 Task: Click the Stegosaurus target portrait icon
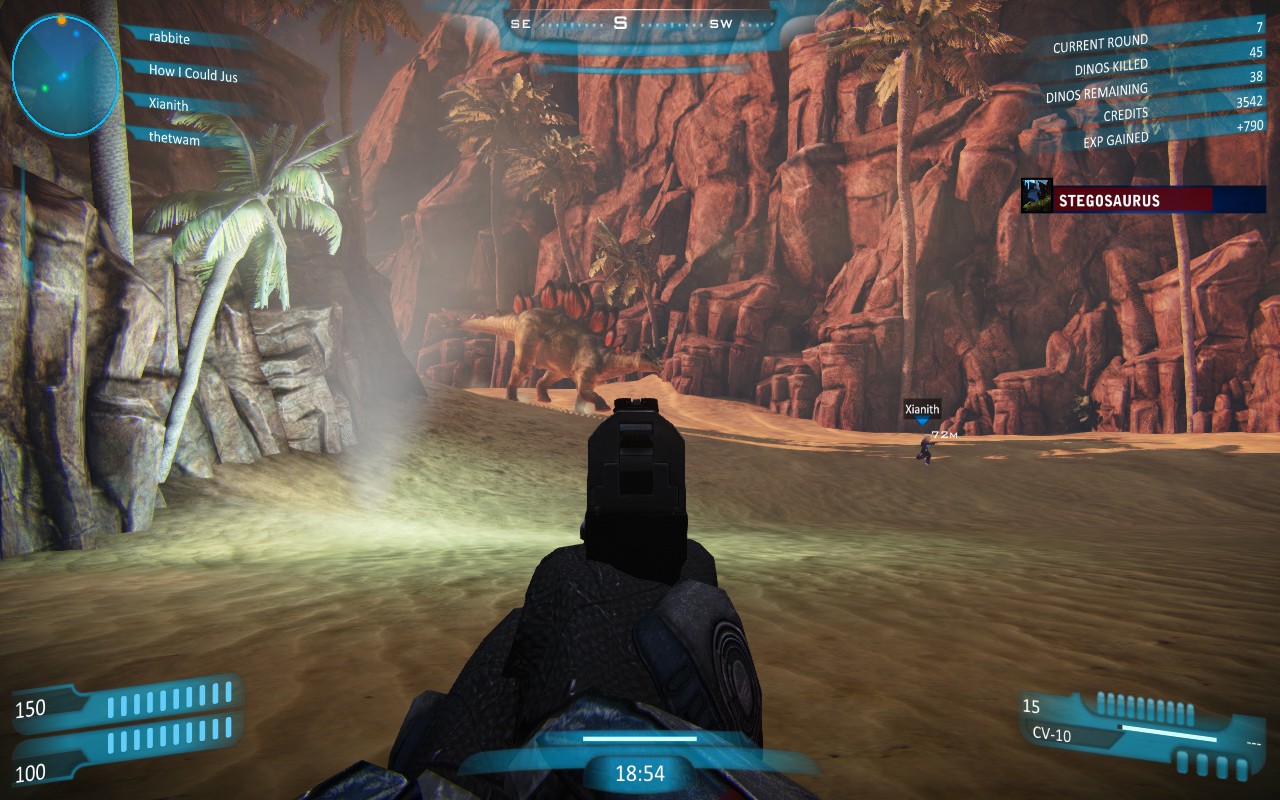pyautogui.click(x=1036, y=197)
